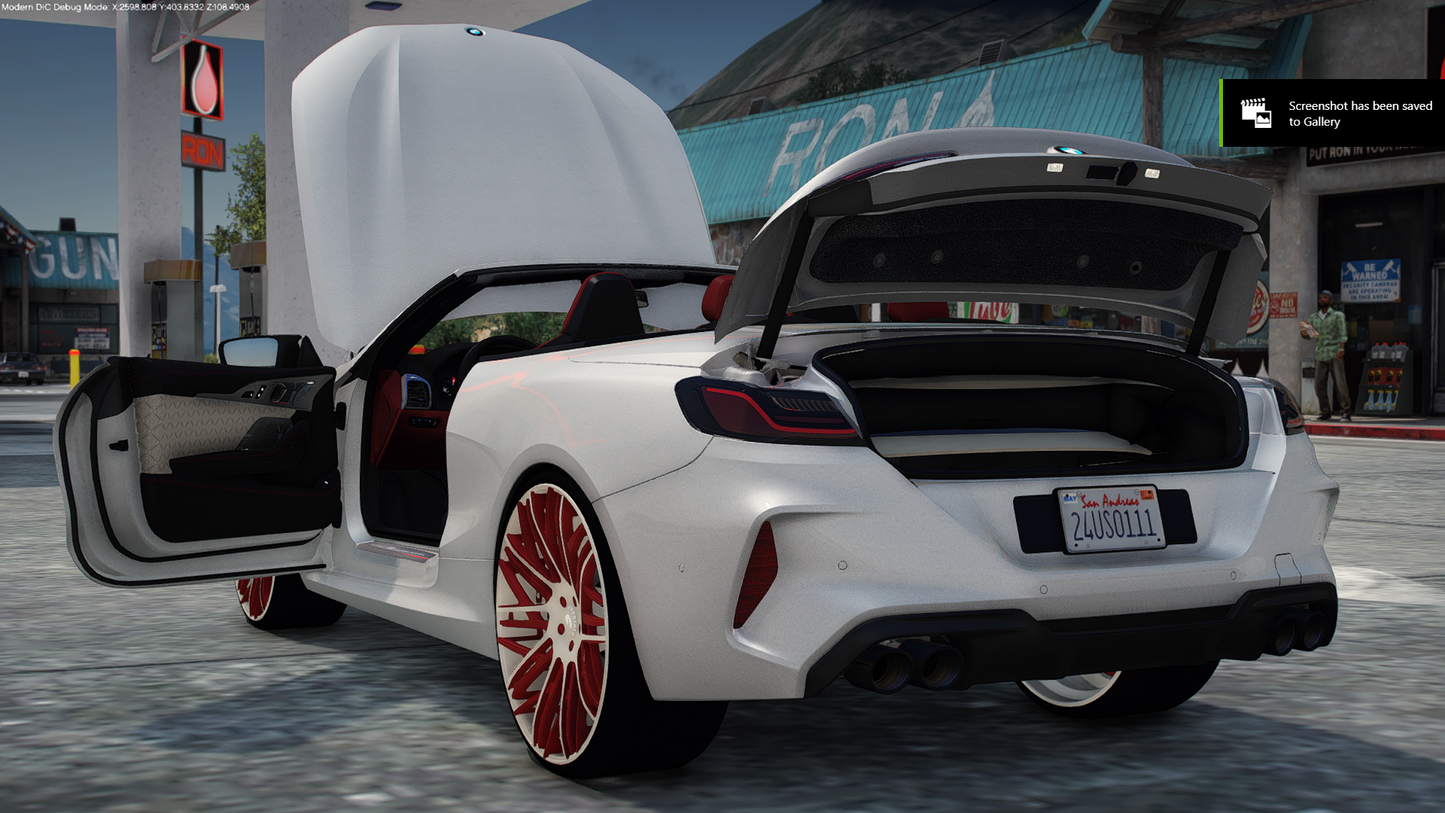The width and height of the screenshot is (1445, 813).
Task: Click the BMW roundel emblem on the hood
Action: pyautogui.click(x=474, y=33)
